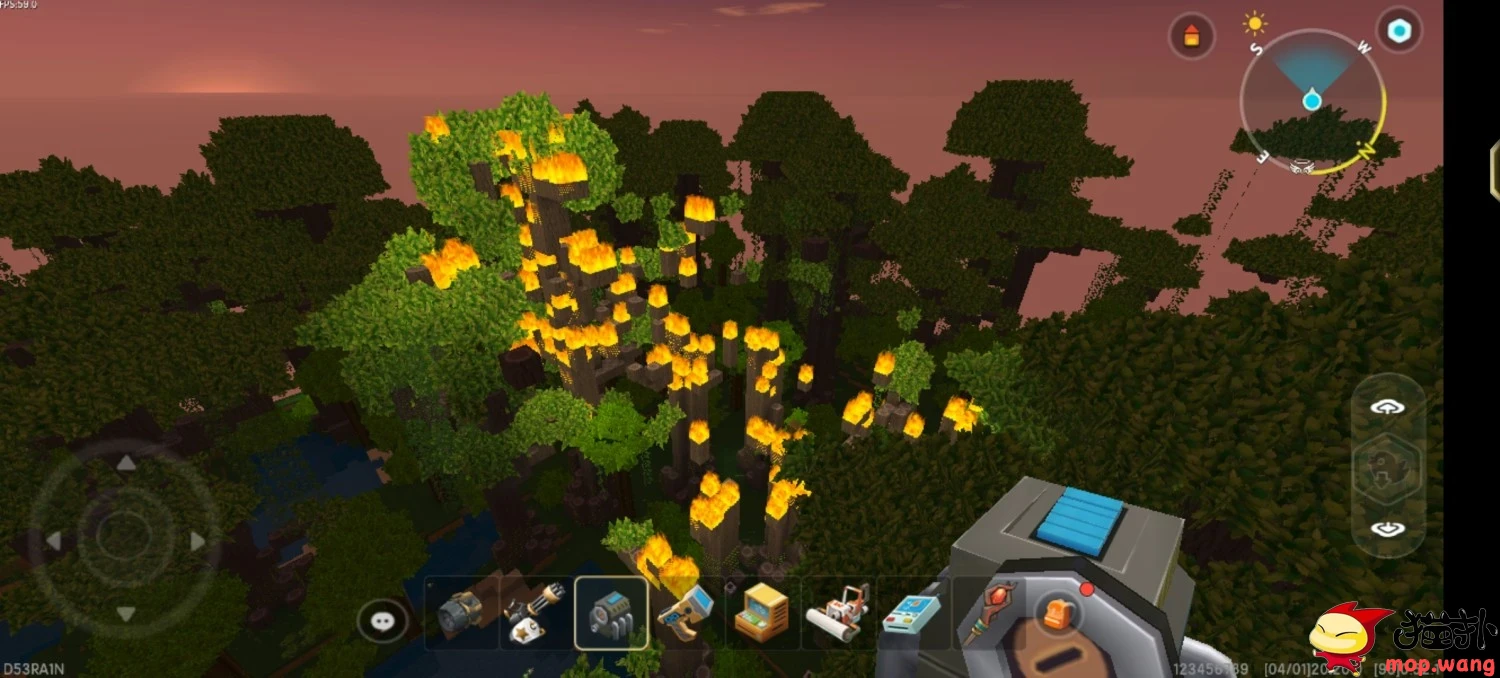
Task: Select the cannon barrel hotbar slot
Action: click(x=461, y=613)
